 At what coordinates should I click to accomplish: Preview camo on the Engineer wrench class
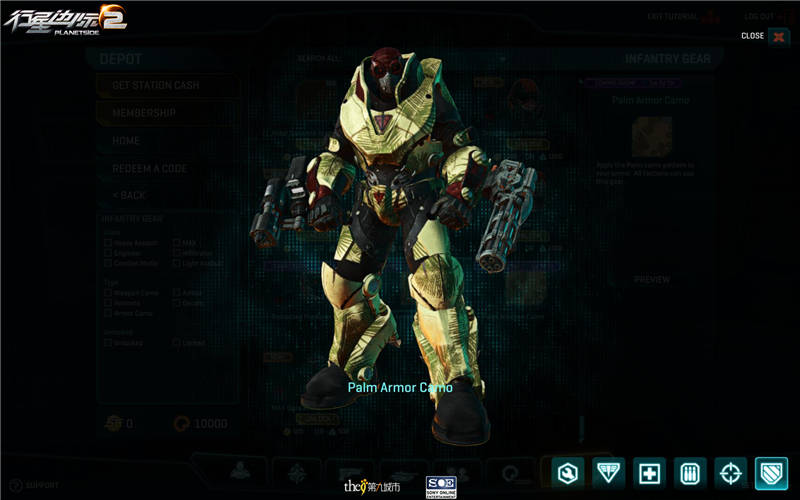click(x=568, y=472)
